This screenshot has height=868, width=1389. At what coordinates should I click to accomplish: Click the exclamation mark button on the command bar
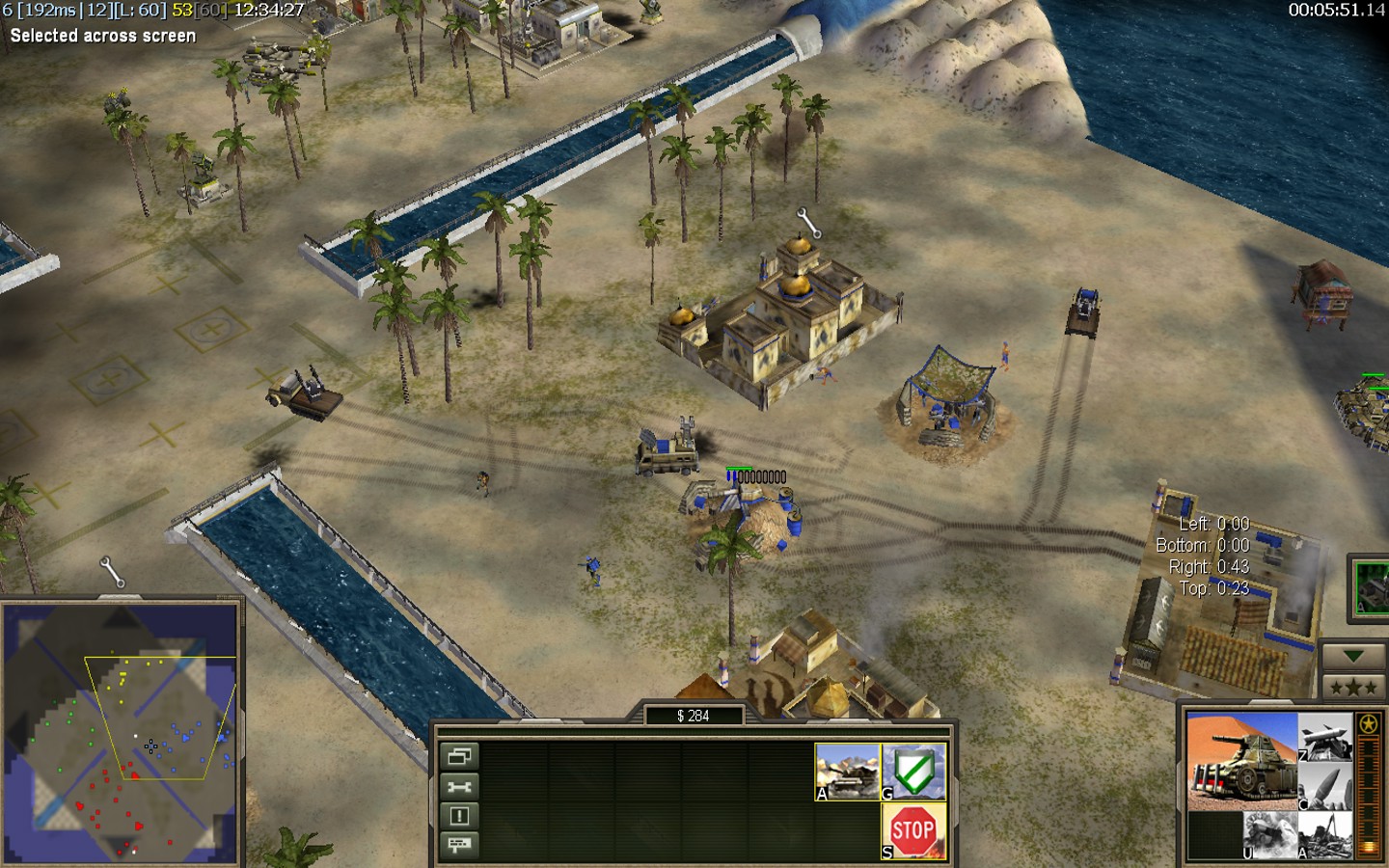coord(459,816)
